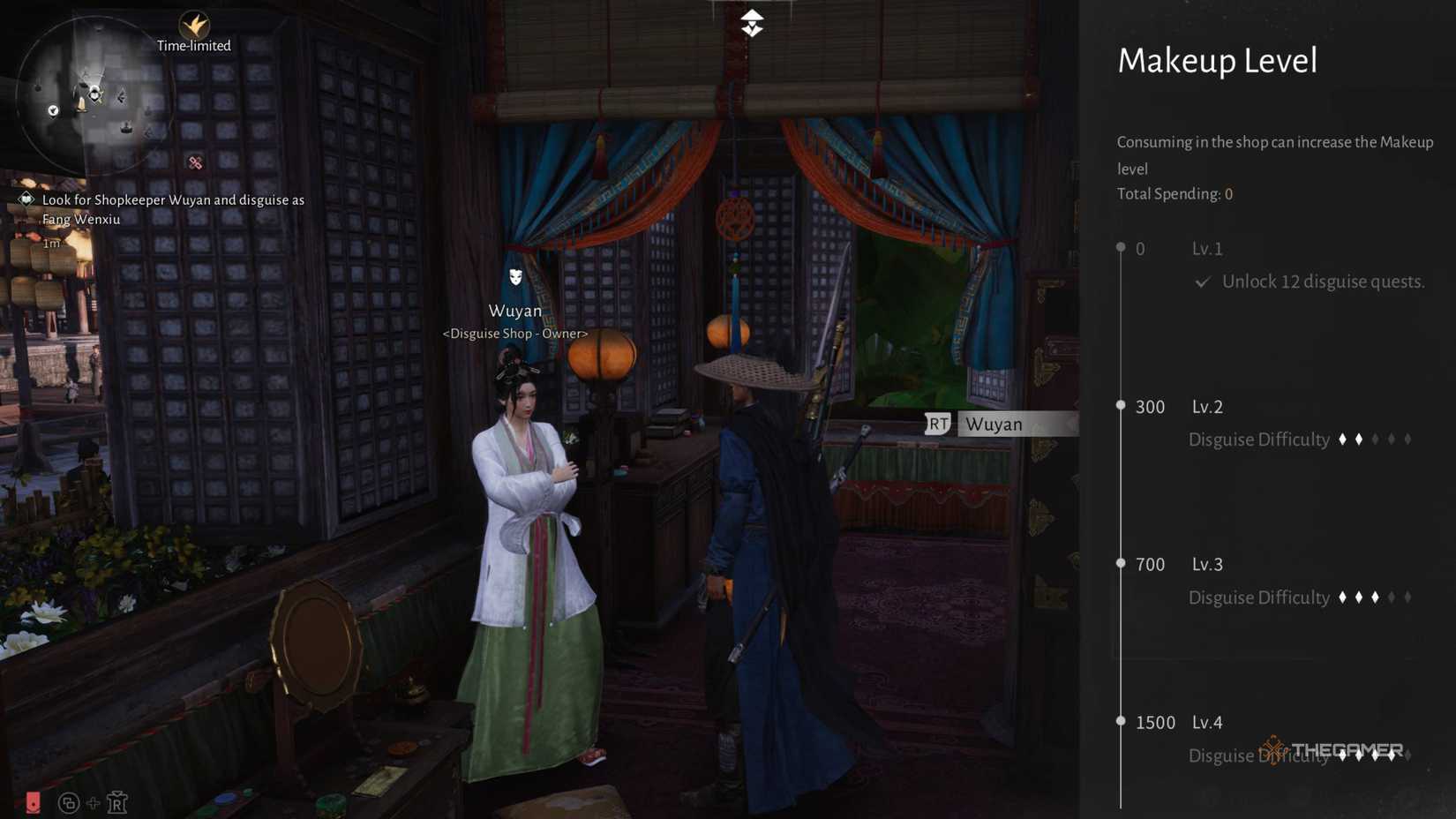1456x819 pixels.
Task: Click the diamond quest objective icon in tracker
Action: point(26,199)
